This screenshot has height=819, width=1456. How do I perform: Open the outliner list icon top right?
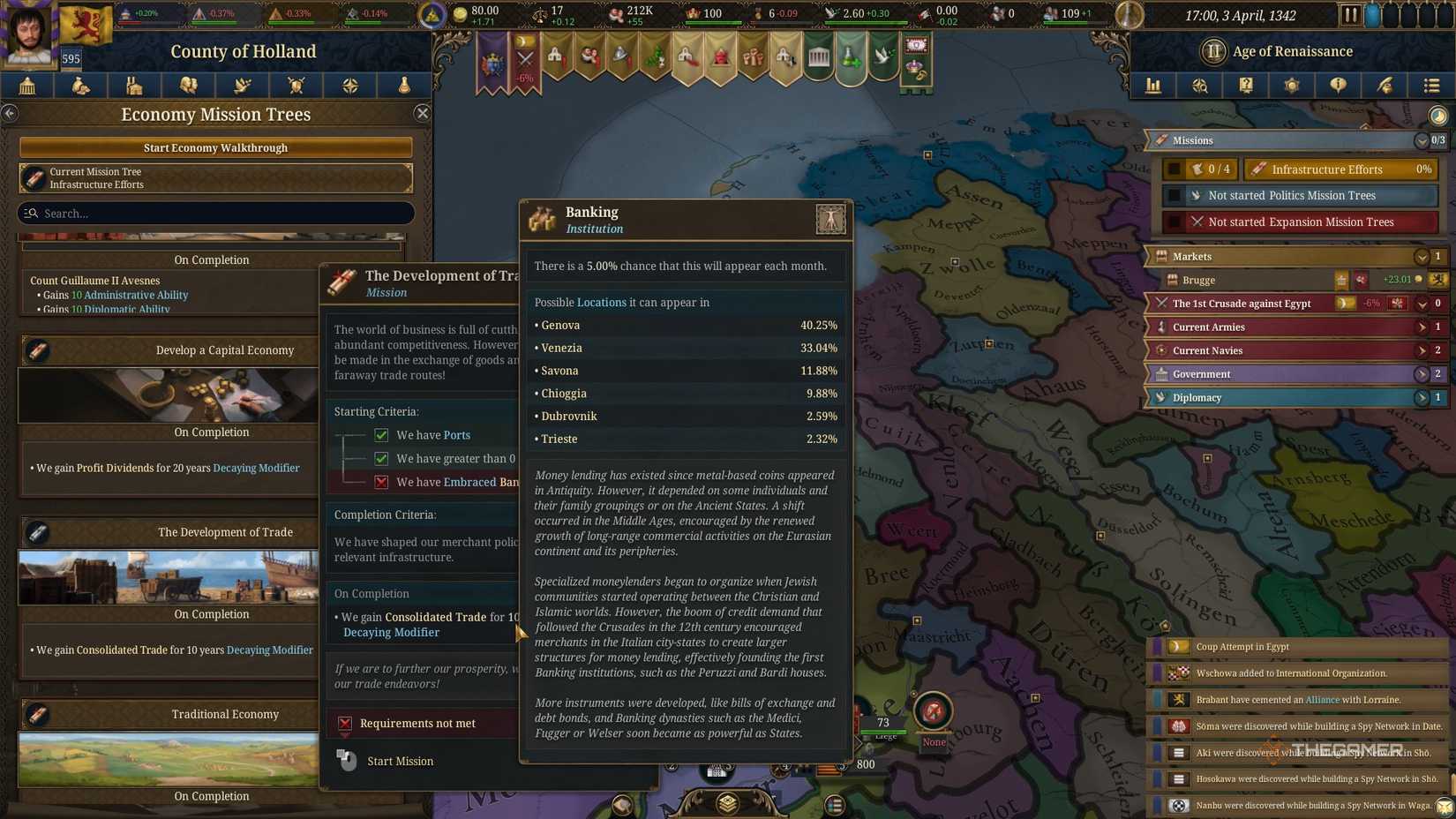pyautogui.click(x=1431, y=86)
